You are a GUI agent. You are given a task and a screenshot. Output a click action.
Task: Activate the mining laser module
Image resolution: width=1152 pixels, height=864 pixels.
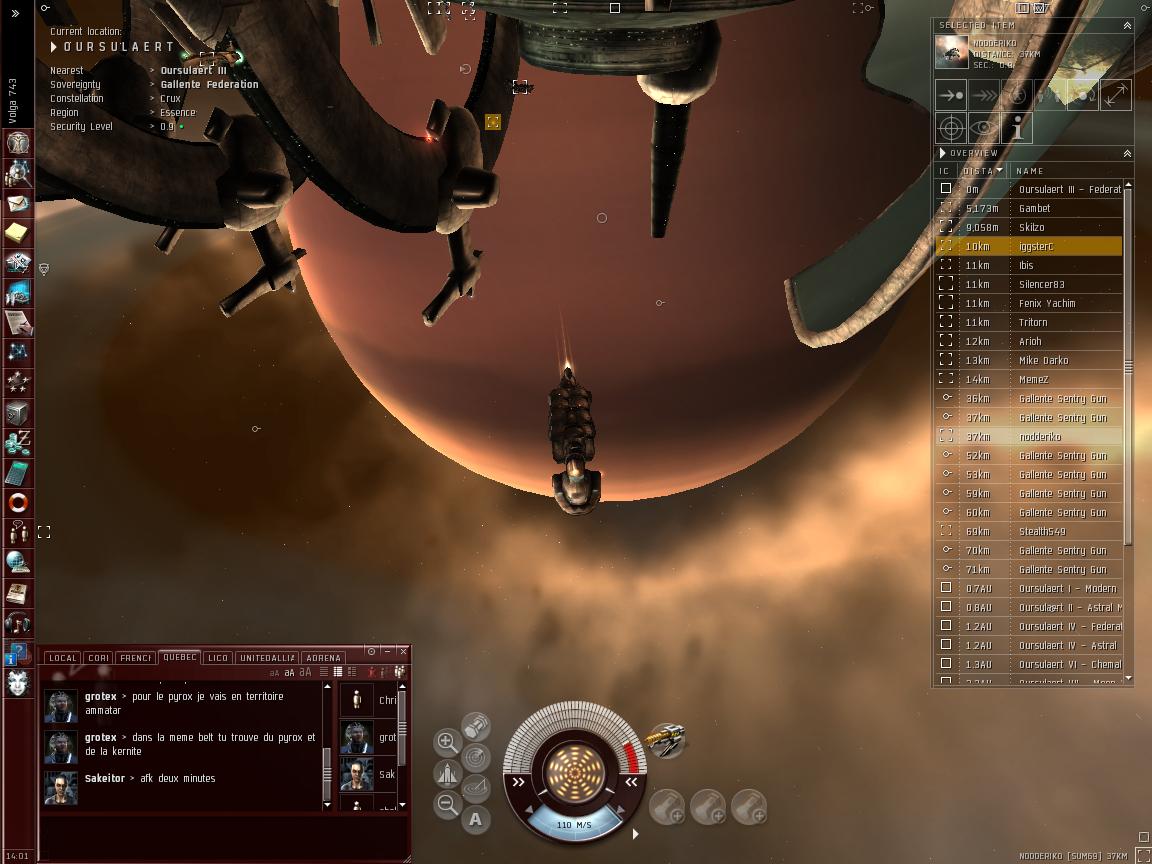[664, 741]
